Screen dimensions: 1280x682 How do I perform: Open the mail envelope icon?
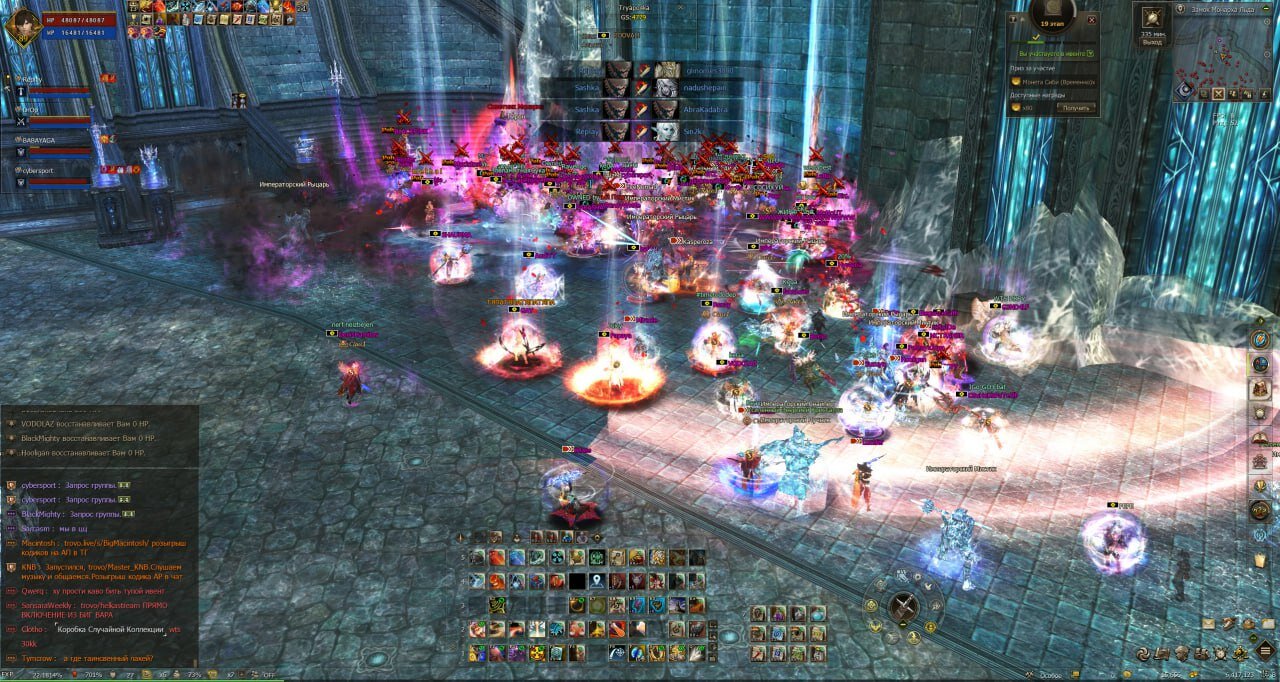pos(1209,623)
